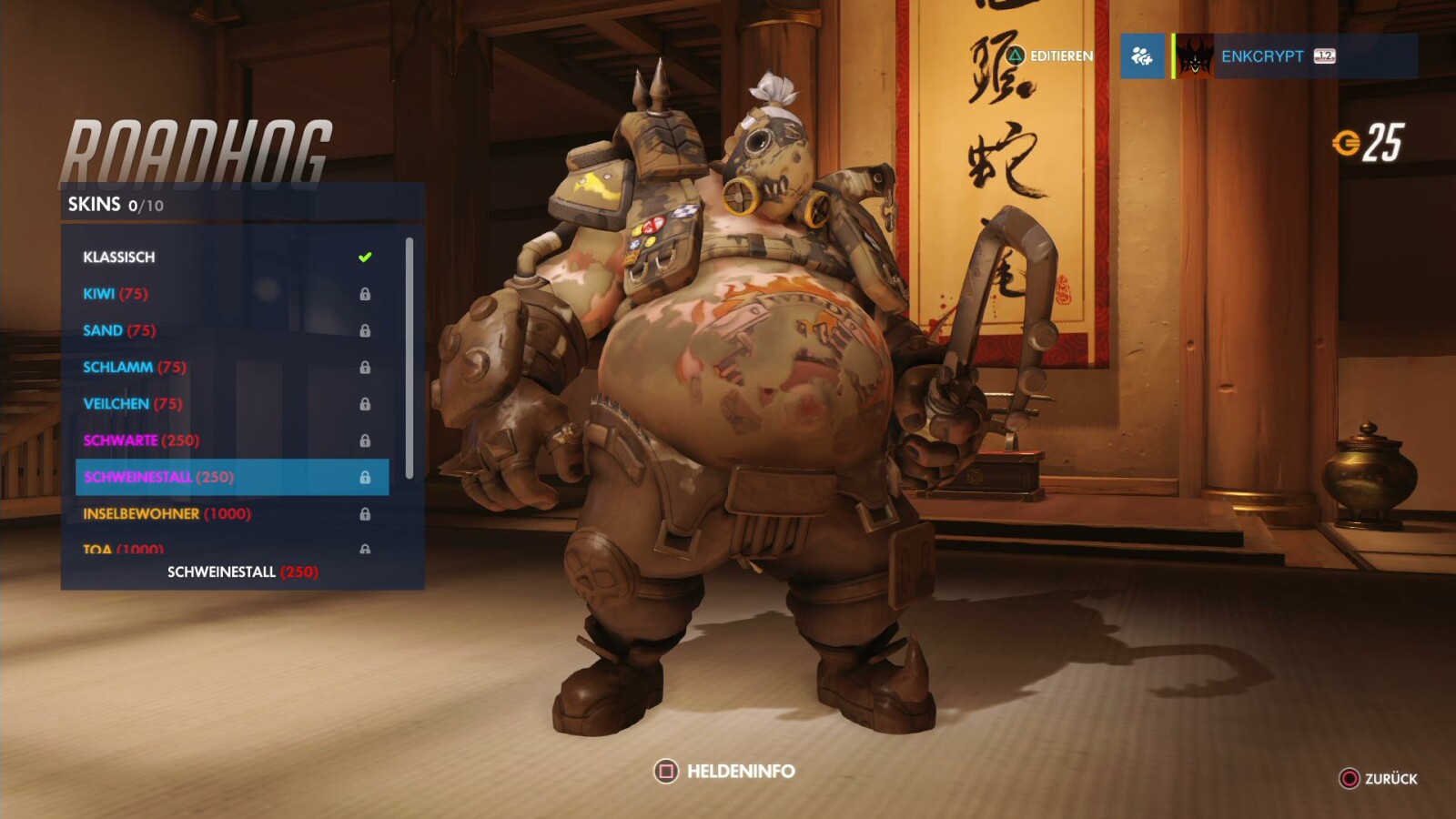Image resolution: width=1456 pixels, height=819 pixels.
Task: Click the ENKCRYPT player portrait
Action: click(1194, 56)
